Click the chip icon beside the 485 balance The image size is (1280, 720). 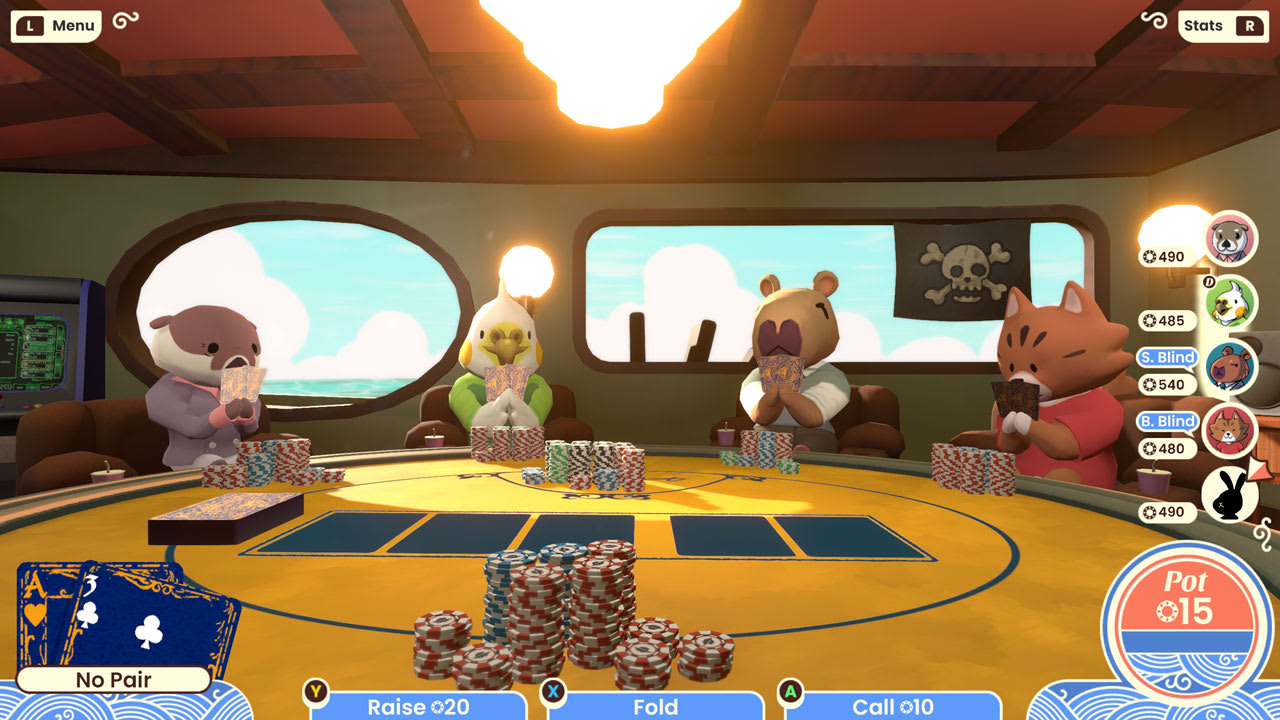click(x=1152, y=321)
